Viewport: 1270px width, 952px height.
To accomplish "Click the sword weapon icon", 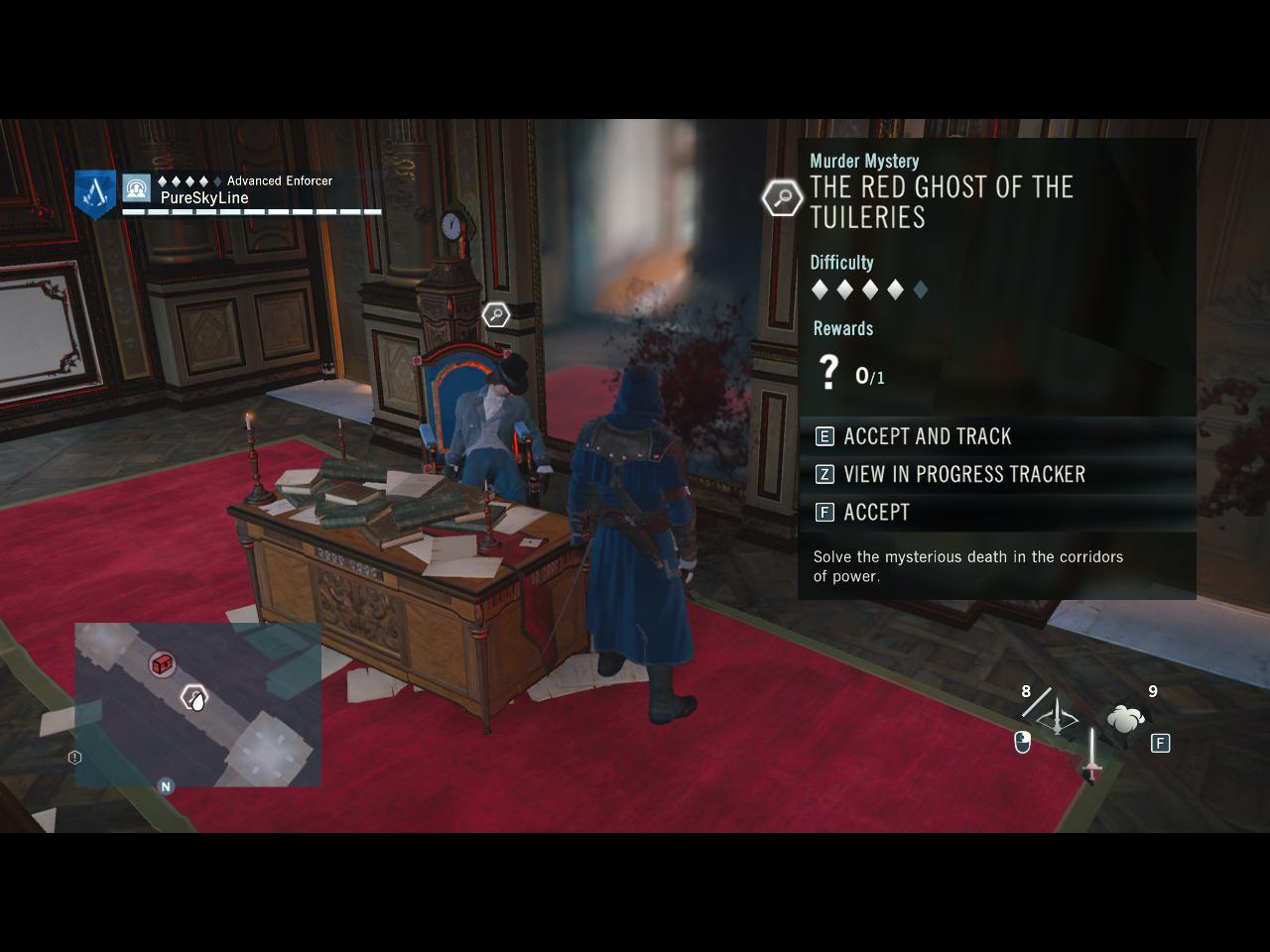I will pyautogui.click(x=1091, y=756).
